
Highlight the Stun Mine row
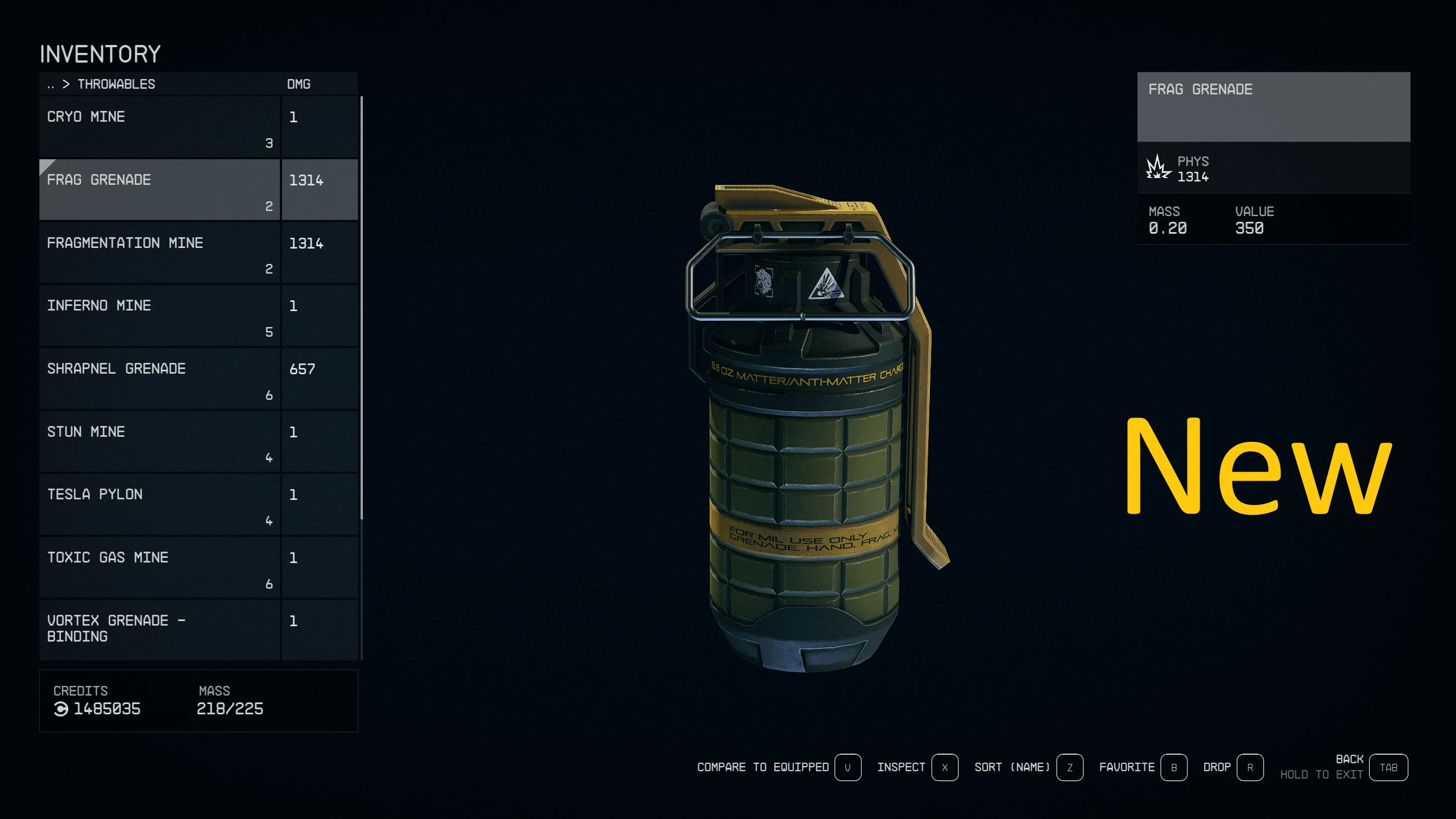(x=159, y=442)
